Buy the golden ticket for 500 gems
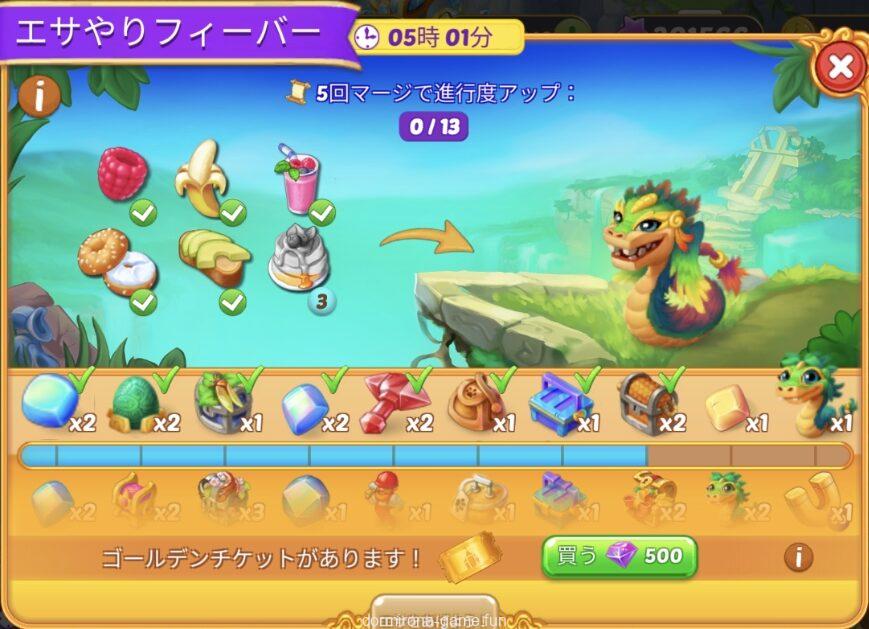869x629 pixels. tap(619, 556)
